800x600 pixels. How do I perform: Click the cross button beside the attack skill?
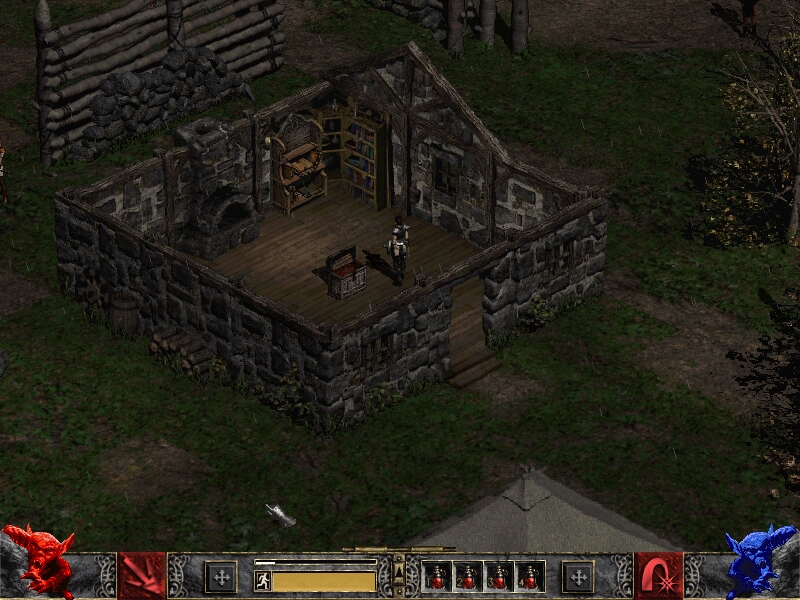pyautogui.click(x=221, y=577)
